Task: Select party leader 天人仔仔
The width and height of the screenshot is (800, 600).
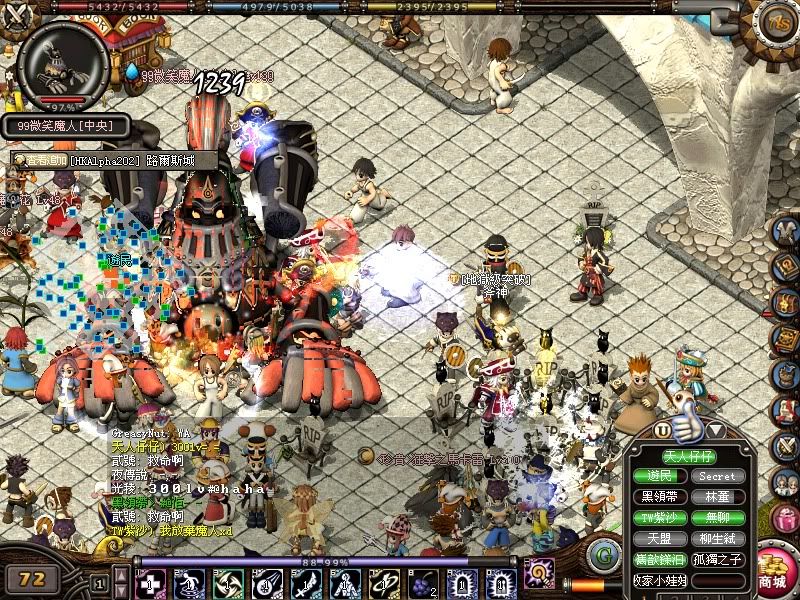Action: click(x=690, y=456)
